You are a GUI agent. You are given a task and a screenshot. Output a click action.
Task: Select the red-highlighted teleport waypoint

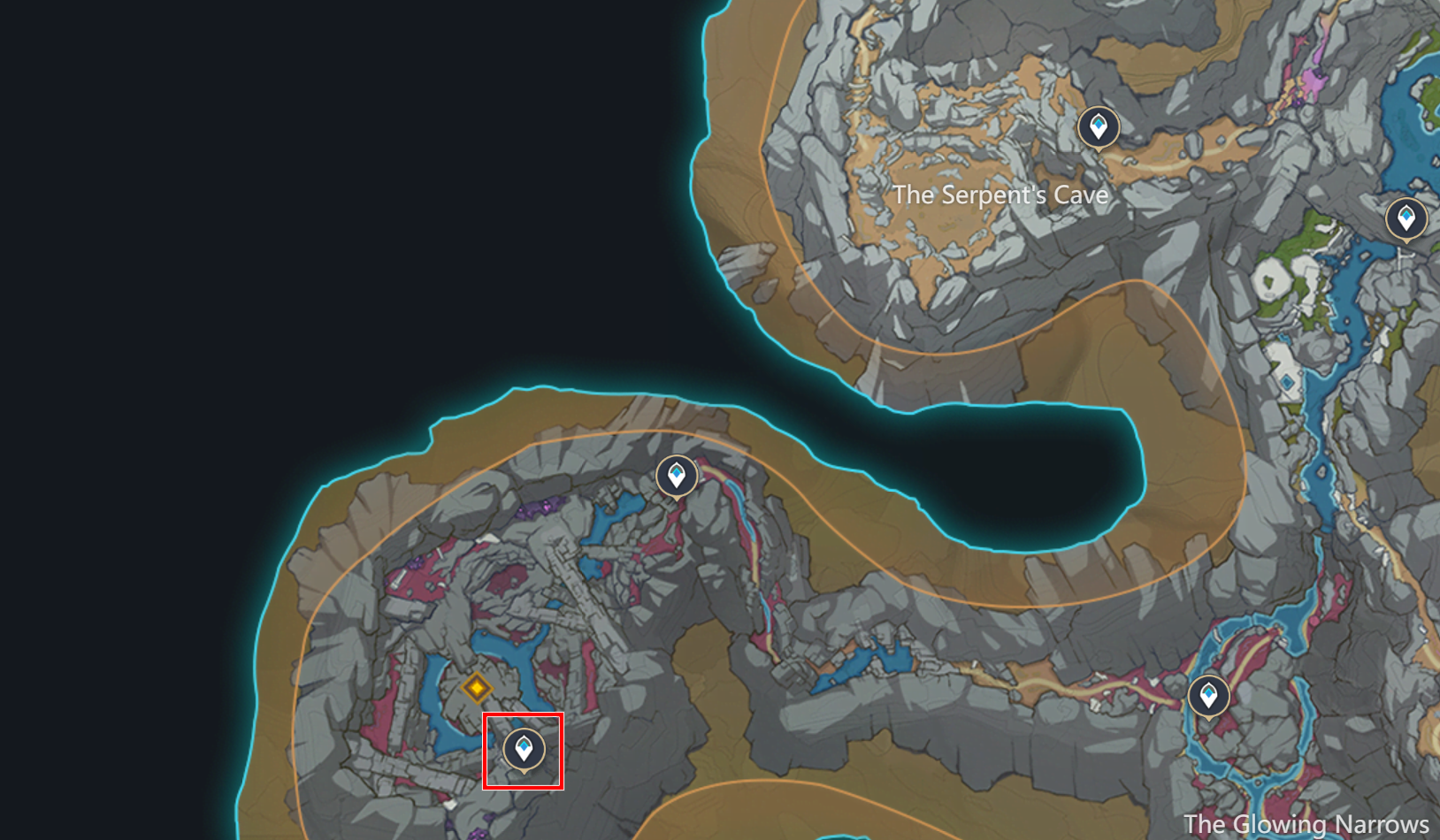[x=524, y=751]
